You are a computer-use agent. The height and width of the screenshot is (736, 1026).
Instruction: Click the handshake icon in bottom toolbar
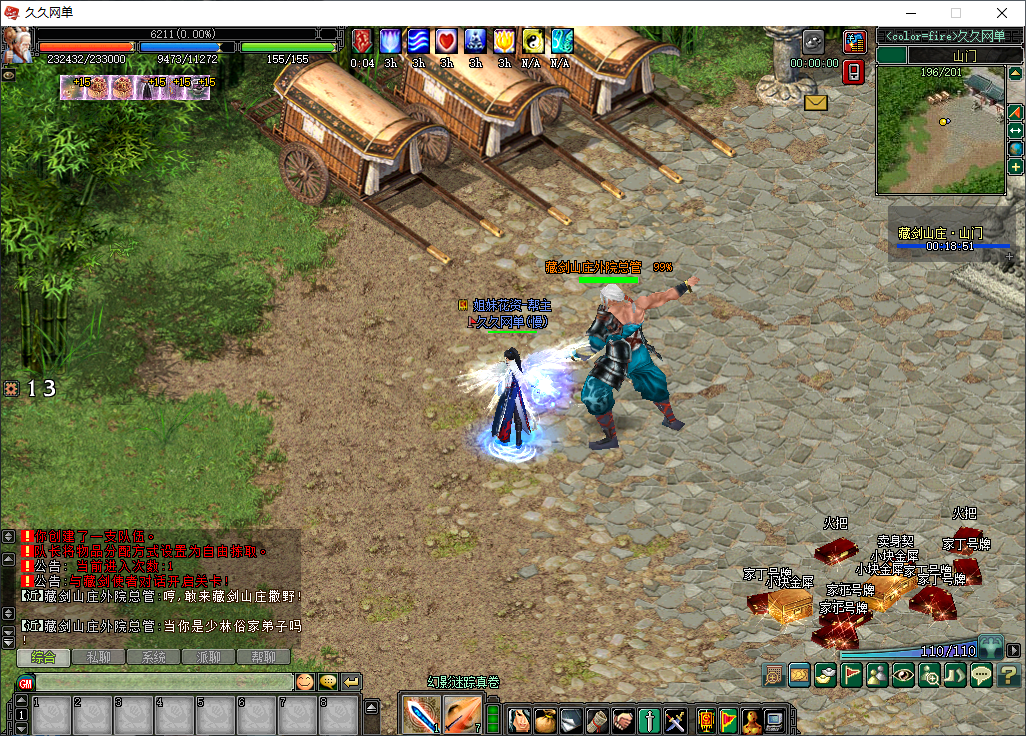pos(623,719)
